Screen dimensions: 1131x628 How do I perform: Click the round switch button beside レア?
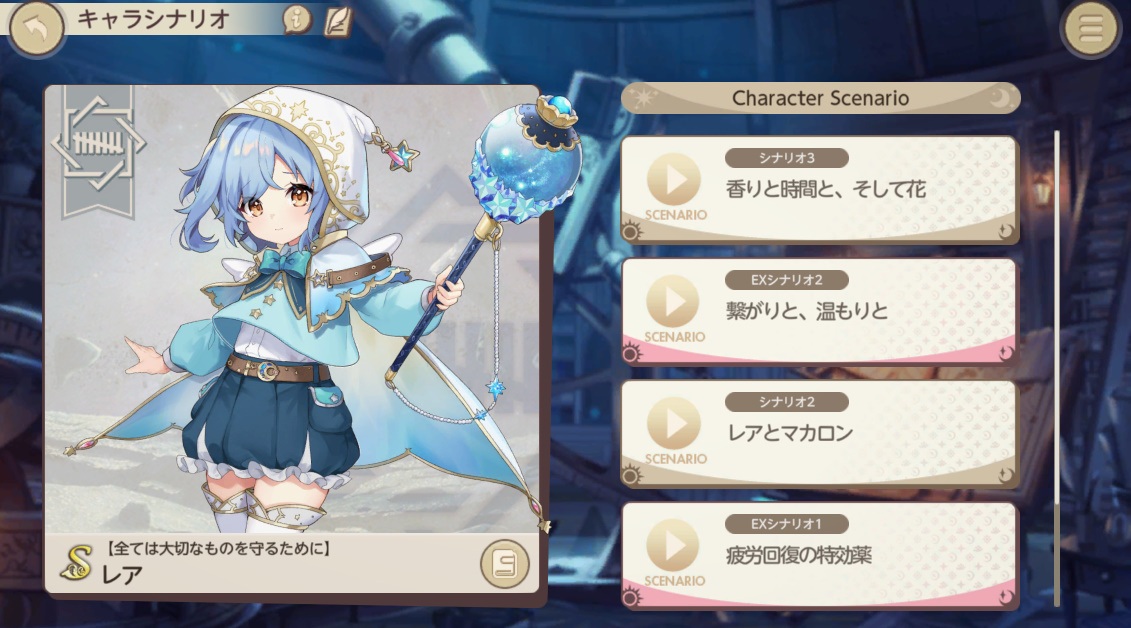503,565
